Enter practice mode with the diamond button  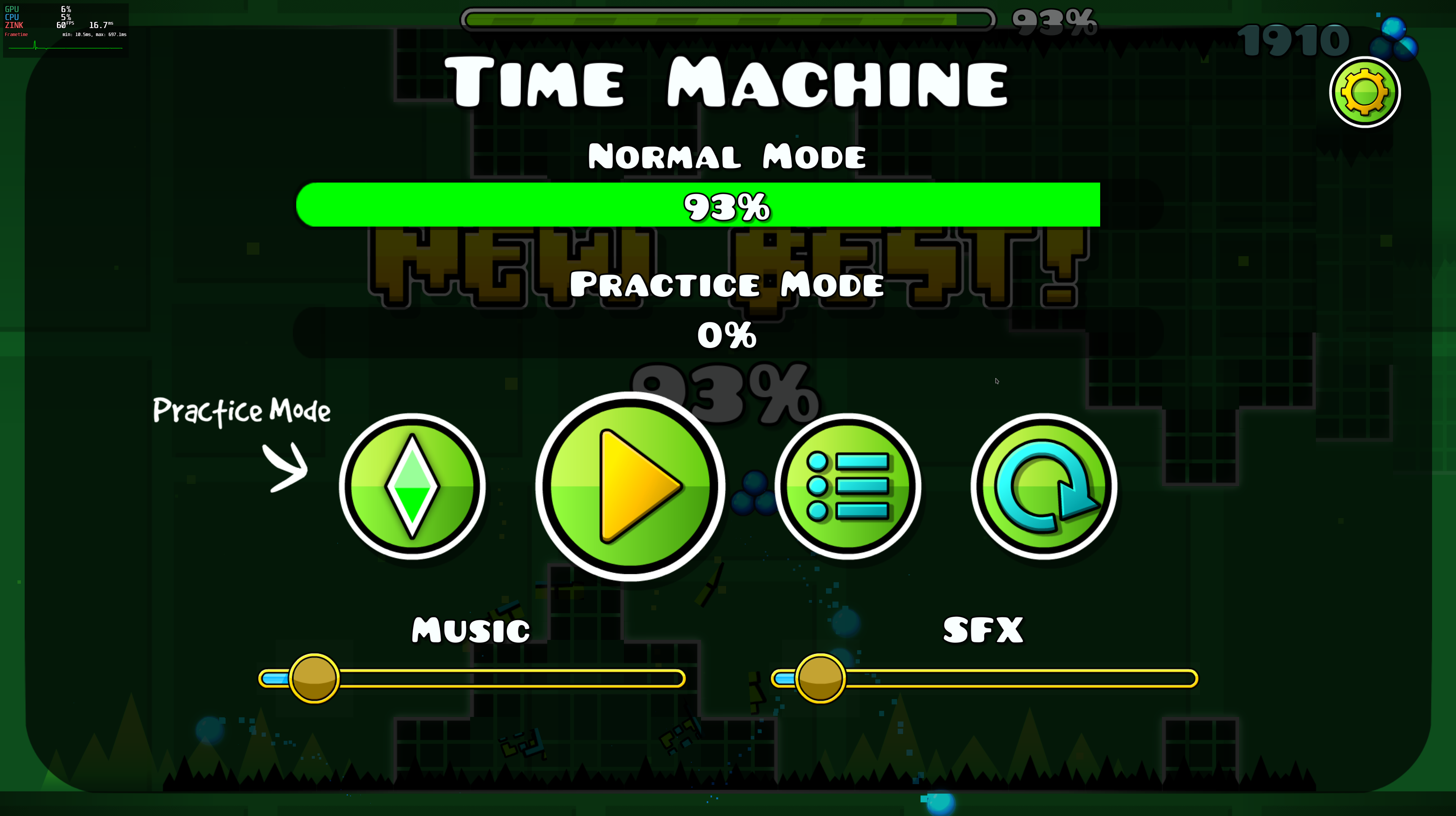coord(412,486)
